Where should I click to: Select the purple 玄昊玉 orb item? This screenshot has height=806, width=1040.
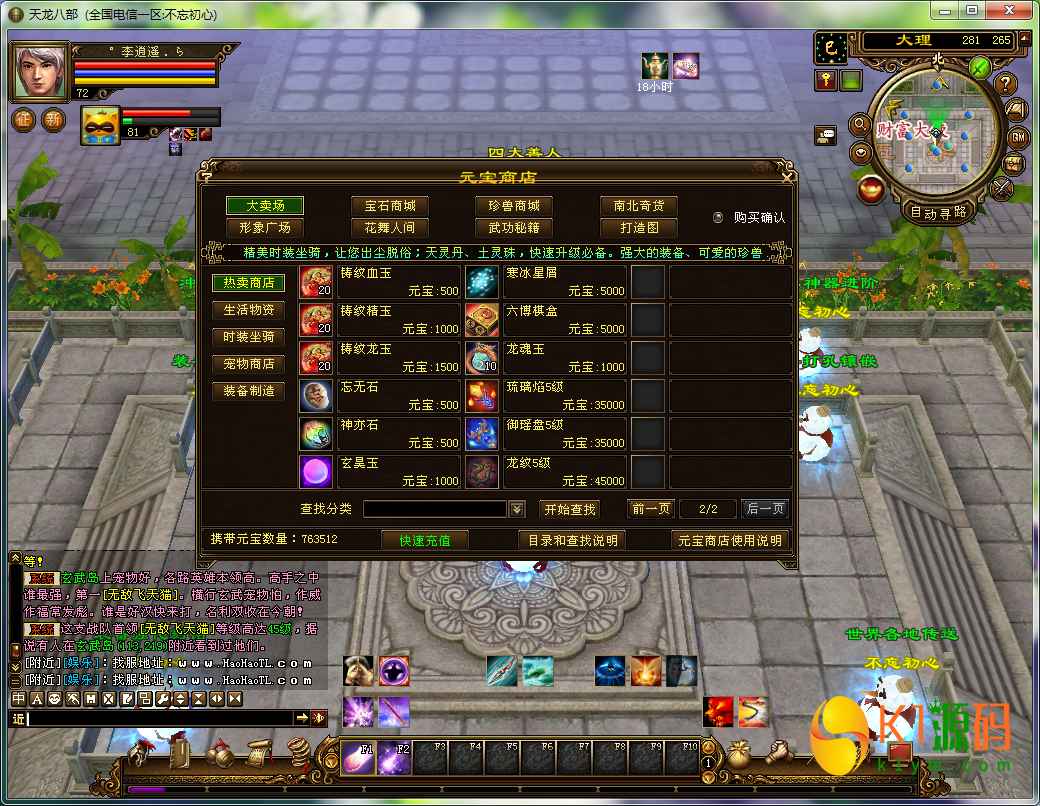pos(316,472)
